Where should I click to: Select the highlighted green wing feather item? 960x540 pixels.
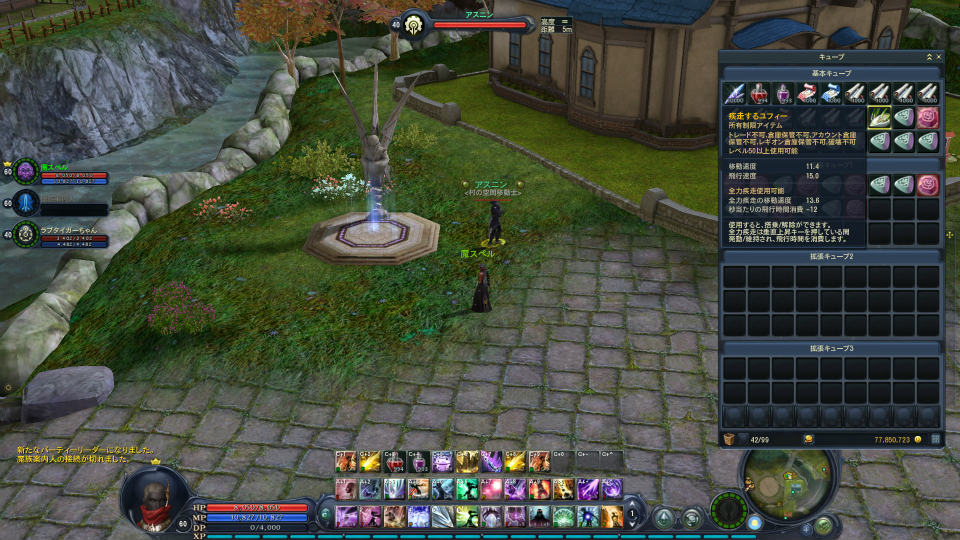pyautogui.click(x=880, y=119)
